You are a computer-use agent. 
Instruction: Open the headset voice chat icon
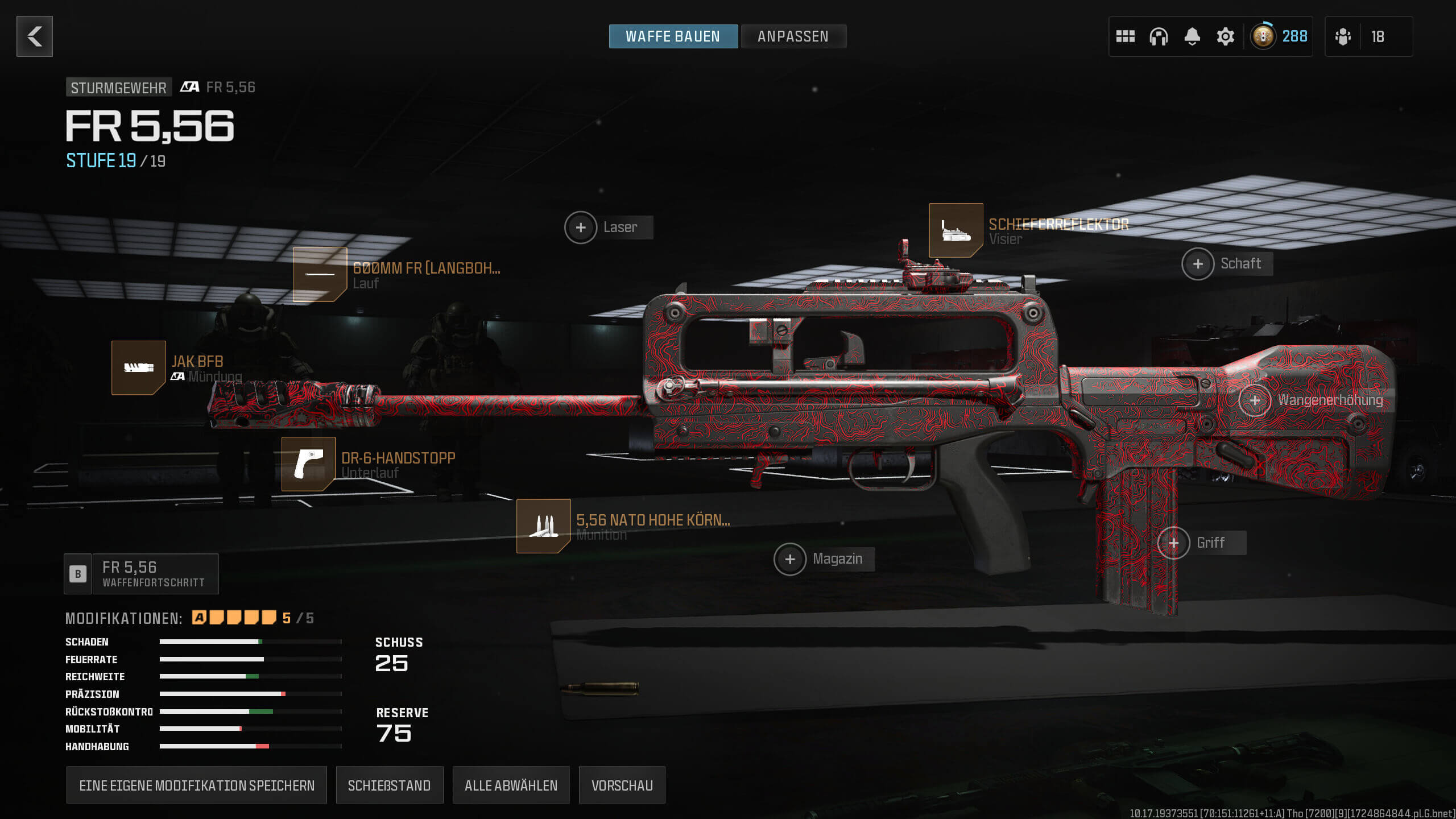1159,36
